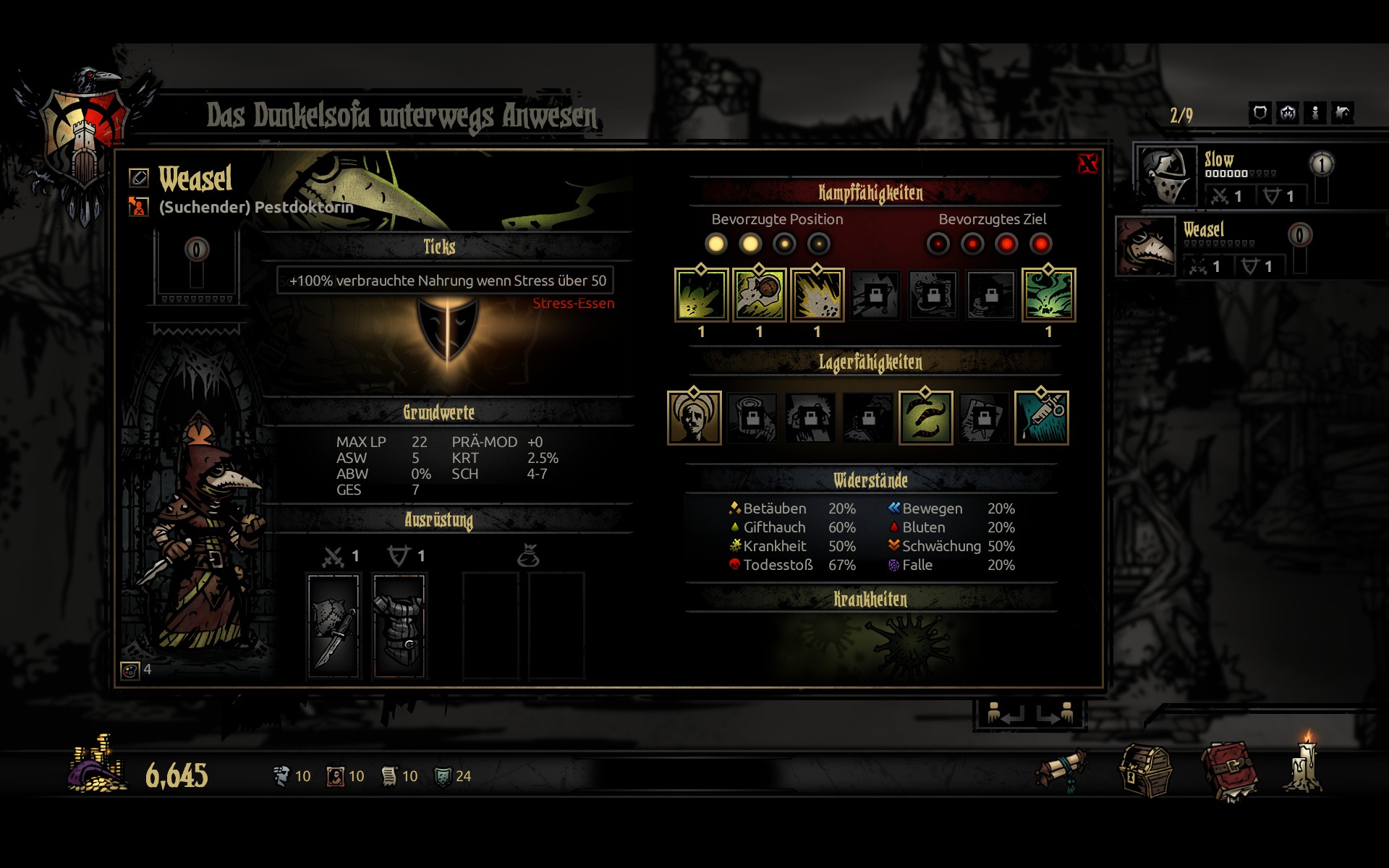The width and height of the screenshot is (1389, 868).
Task: Open the rolled map scroll
Action: point(1061,770)
